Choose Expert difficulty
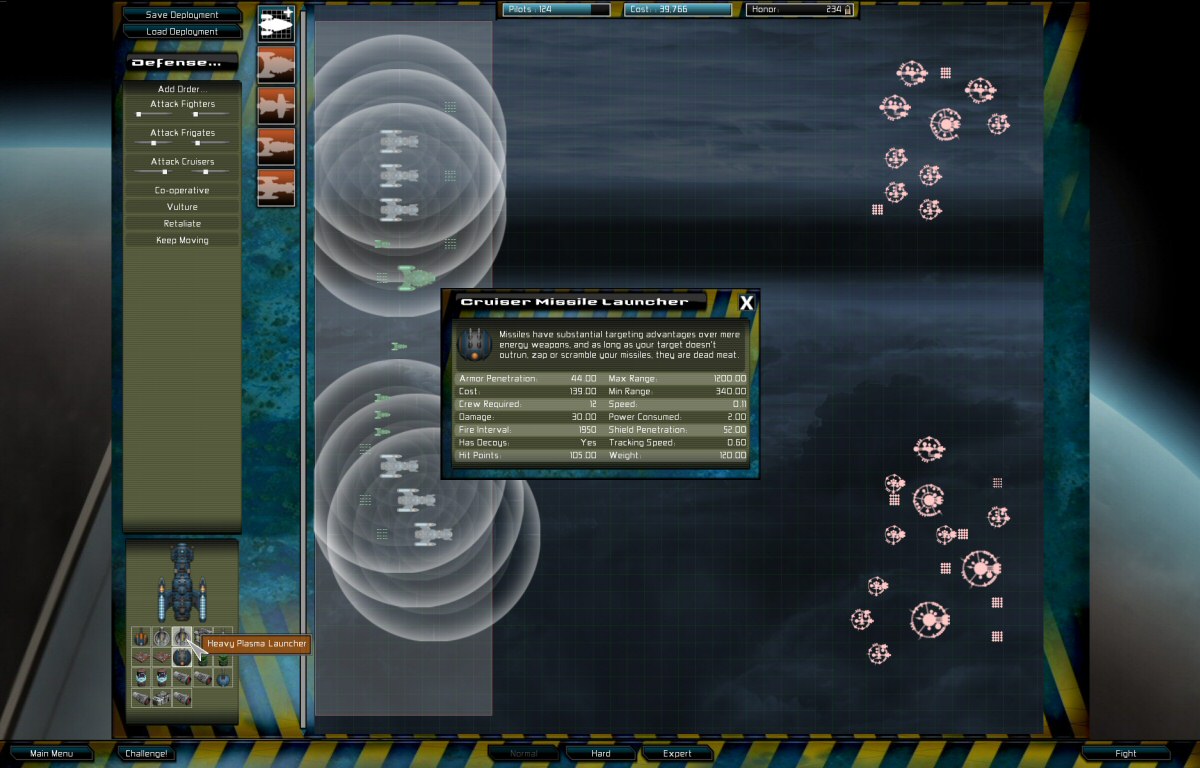 coord(677,753)
